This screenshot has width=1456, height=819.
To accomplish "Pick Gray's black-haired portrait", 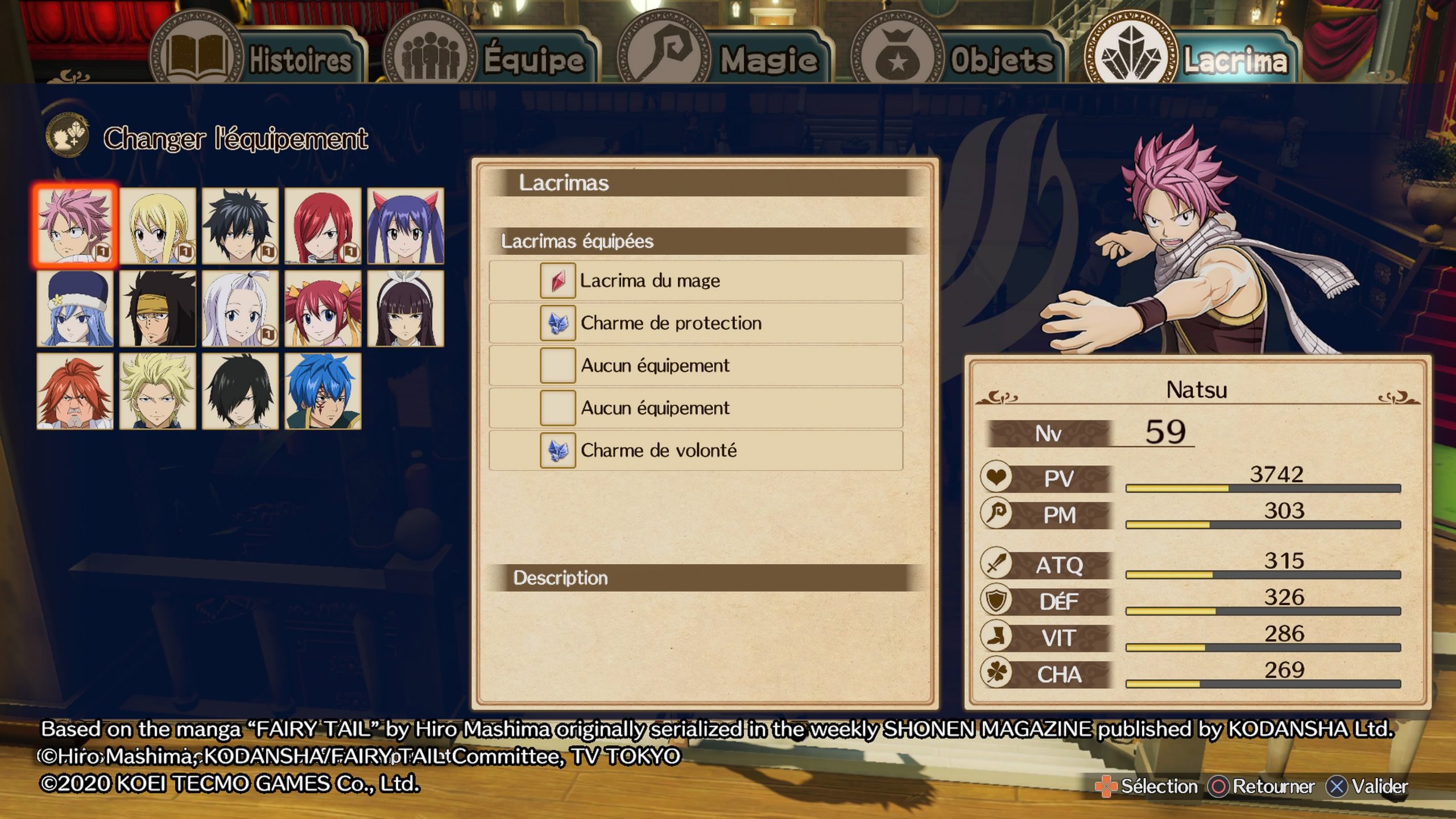I will pos(240,226).
